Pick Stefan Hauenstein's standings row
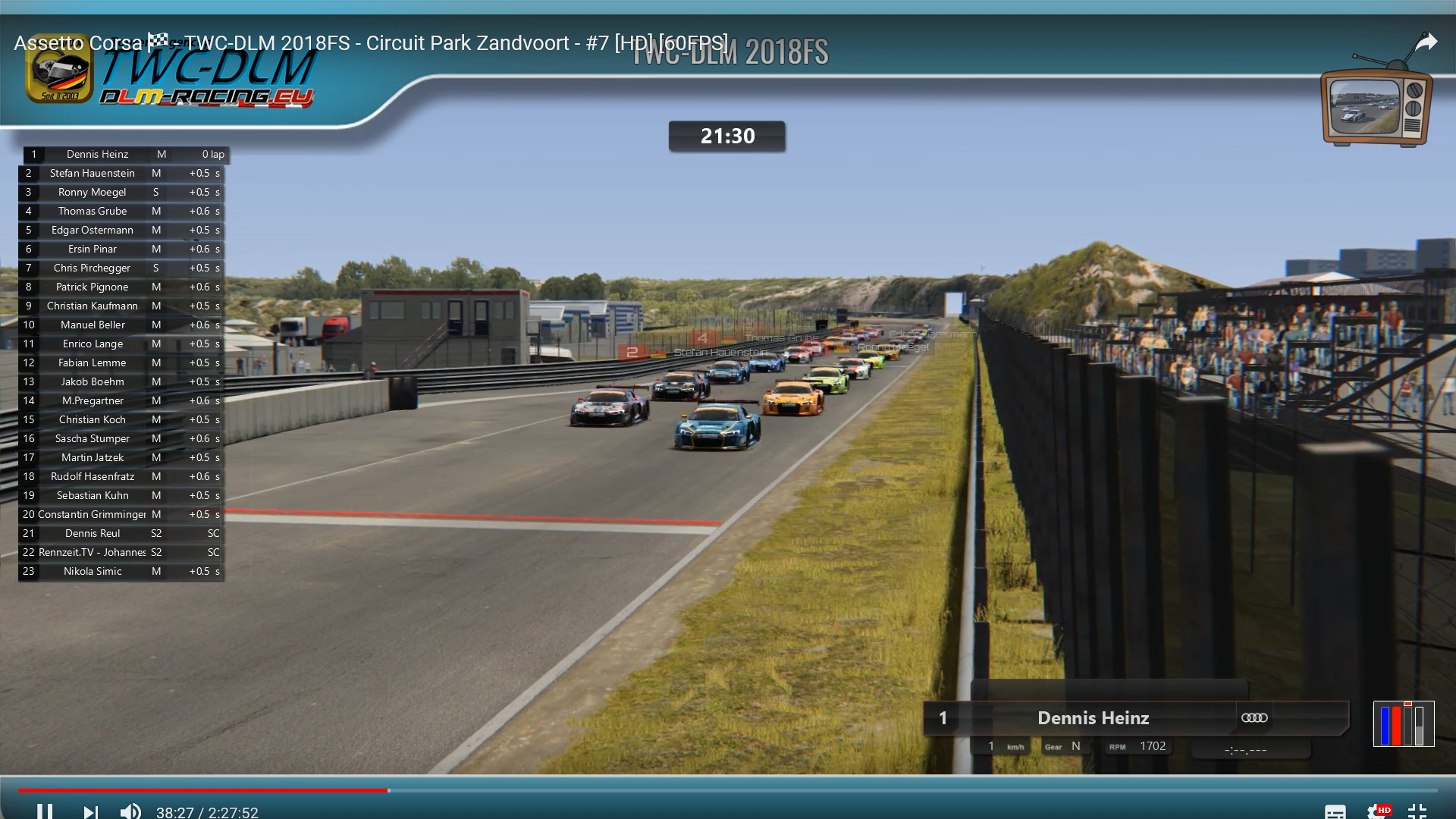 (93, 173)
